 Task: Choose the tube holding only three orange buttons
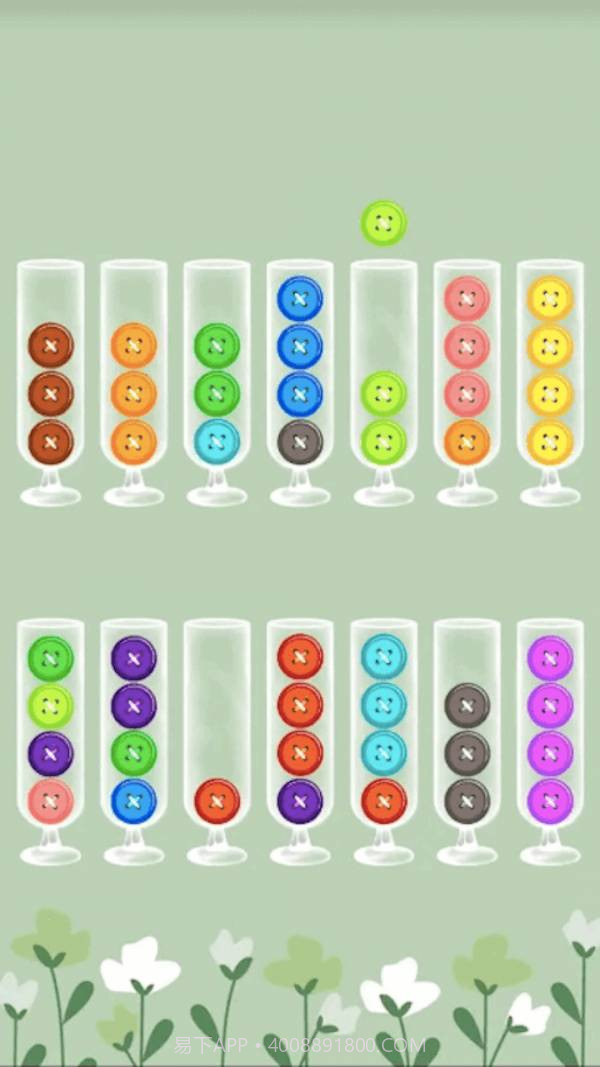click(134, 380)
